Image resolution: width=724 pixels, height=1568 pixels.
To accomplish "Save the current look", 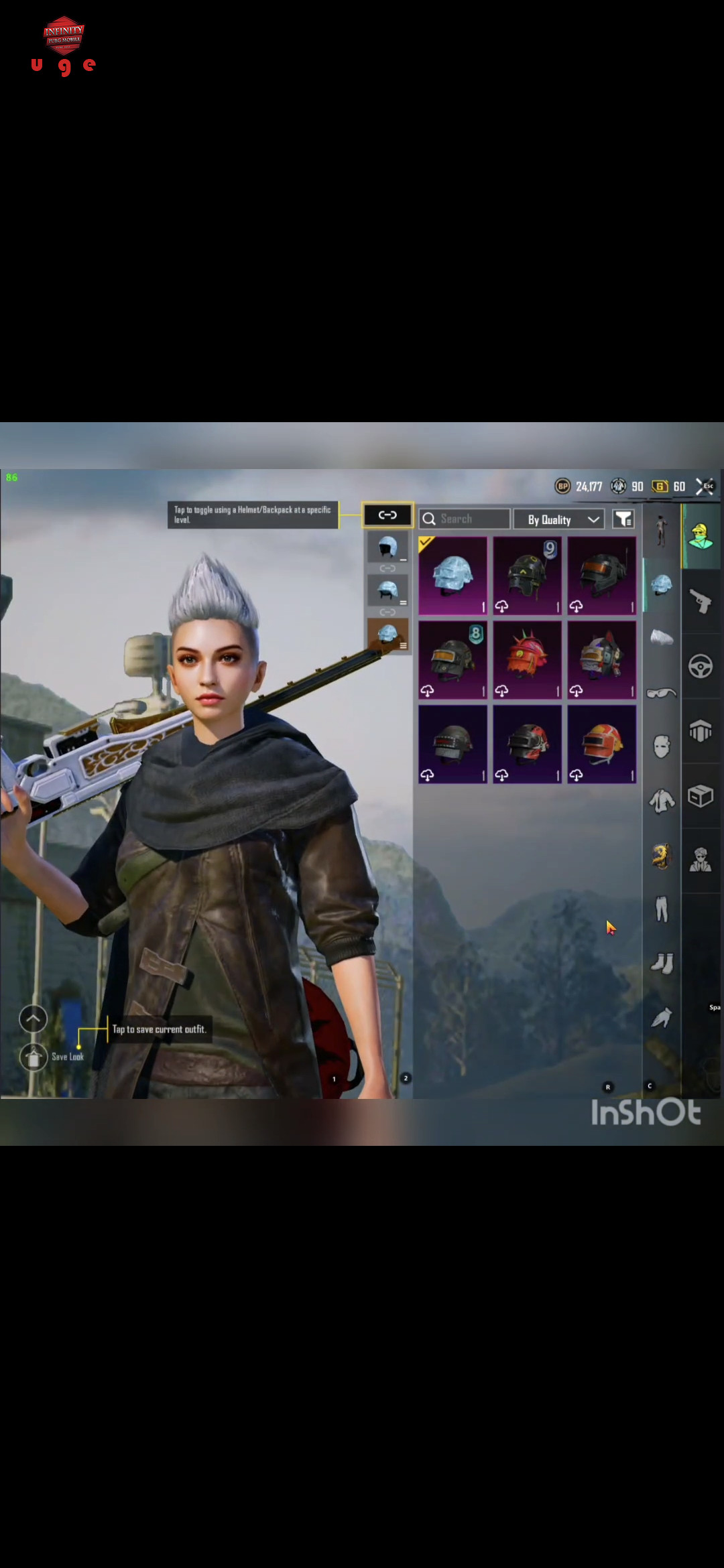I will pos(34,1057).
